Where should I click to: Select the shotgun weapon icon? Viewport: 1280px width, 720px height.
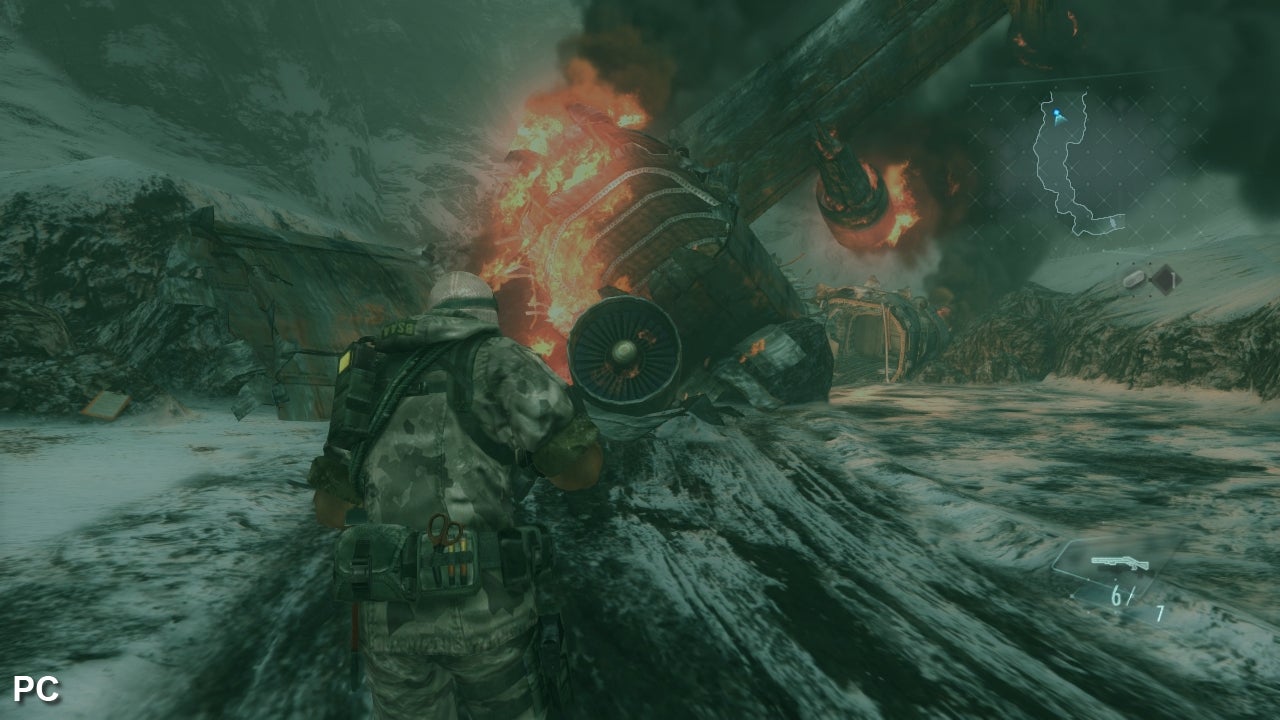[1119, 562]
